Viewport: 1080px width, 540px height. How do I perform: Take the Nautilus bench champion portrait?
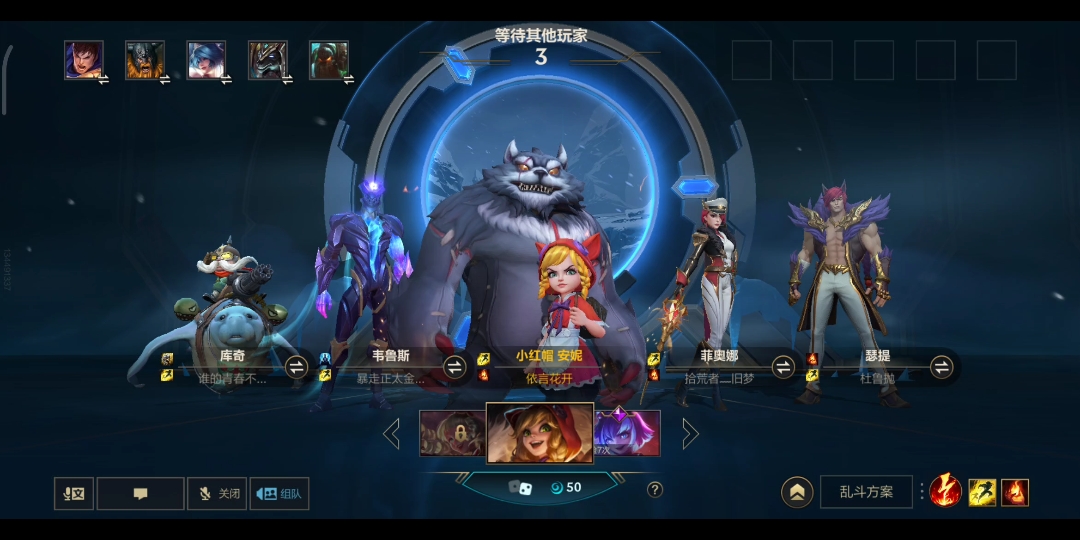328,60
